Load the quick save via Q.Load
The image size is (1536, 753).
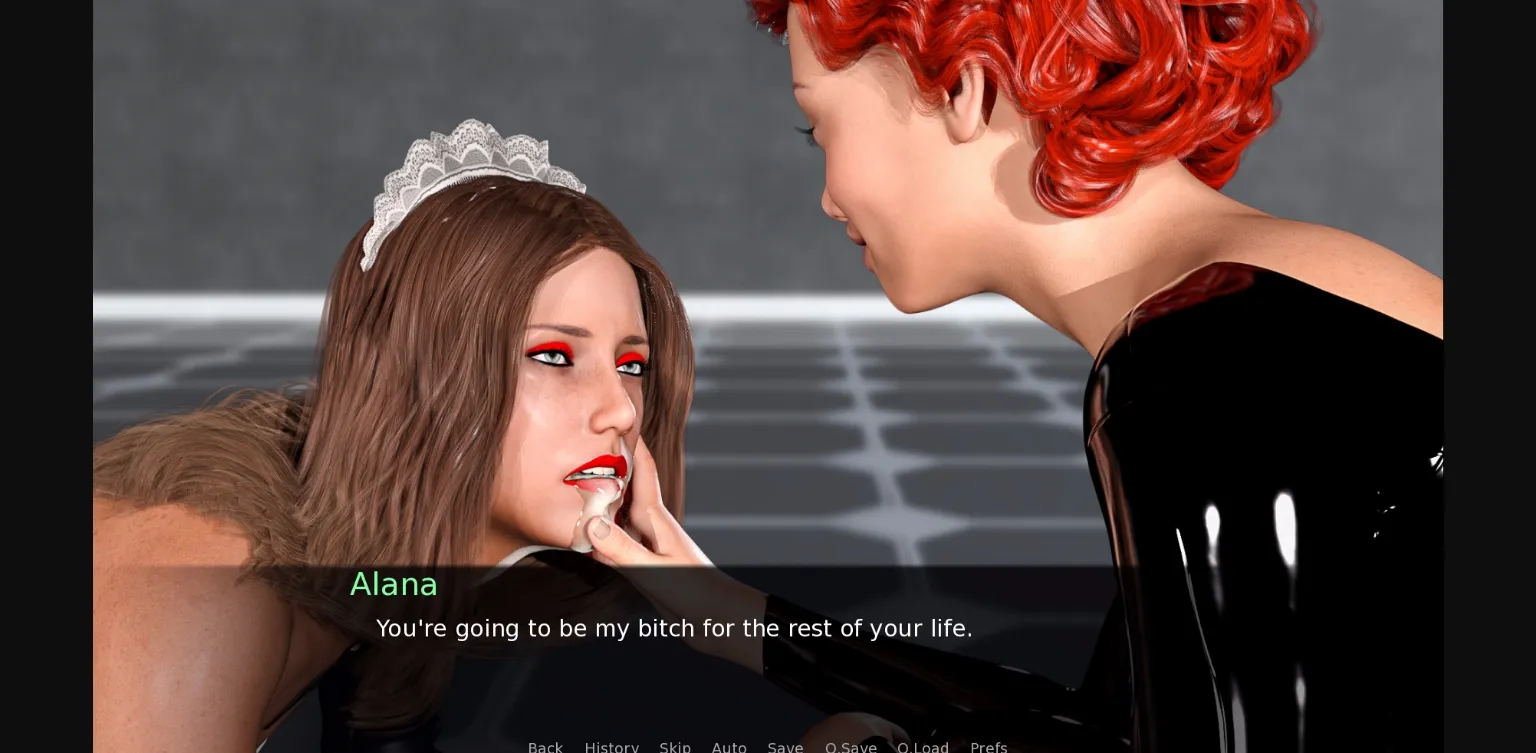[x=923, y=747]
